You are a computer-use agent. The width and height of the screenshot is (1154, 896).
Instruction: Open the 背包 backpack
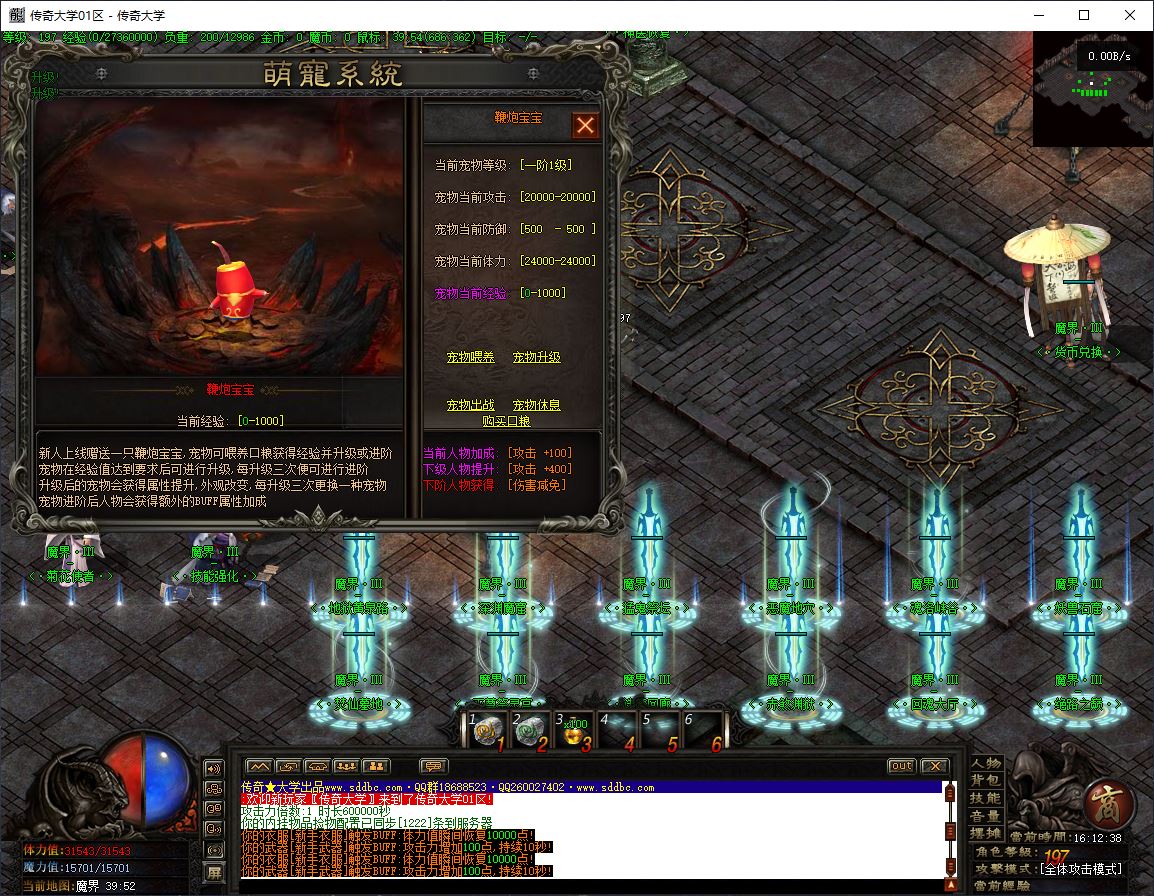[985, 781]
